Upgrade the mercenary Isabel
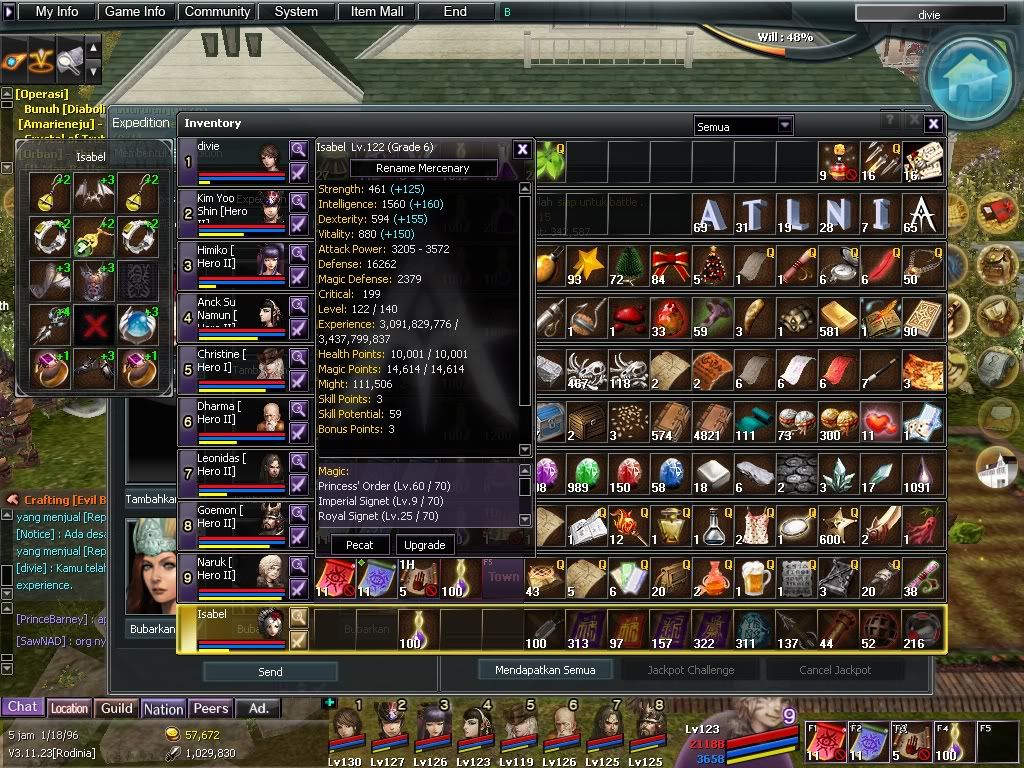The width and height of the screenshot is (1024, 768). (x=424, y=545)
